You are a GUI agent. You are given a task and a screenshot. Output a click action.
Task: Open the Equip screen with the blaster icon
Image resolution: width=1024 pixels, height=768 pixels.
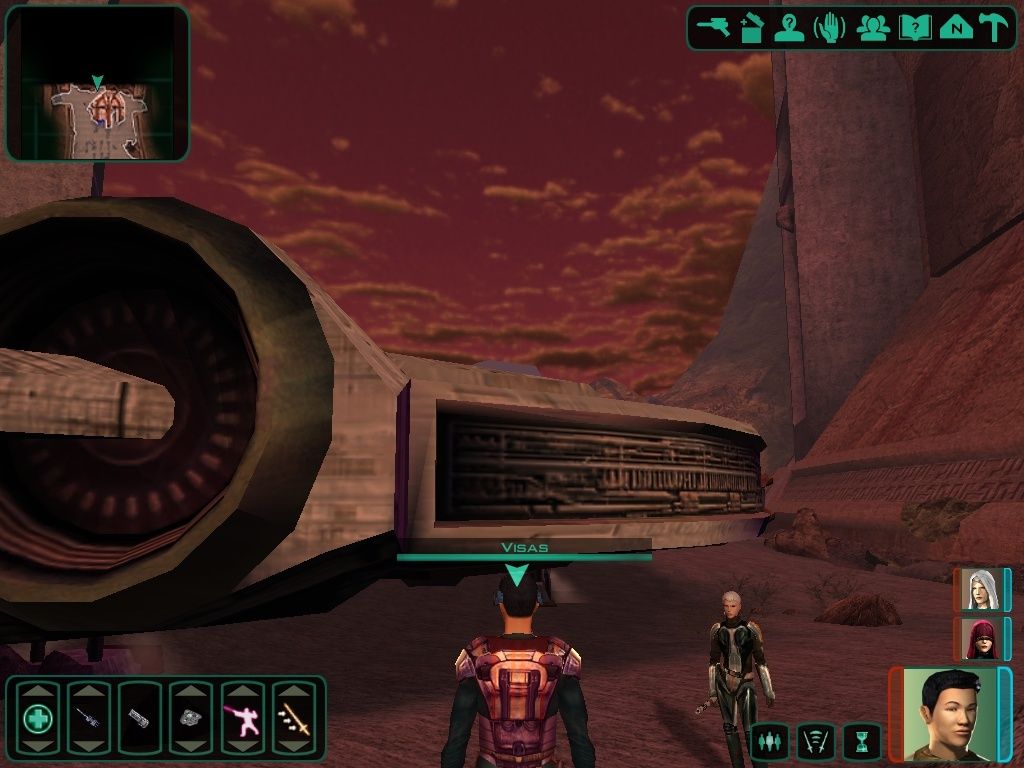tap(714, 27)
